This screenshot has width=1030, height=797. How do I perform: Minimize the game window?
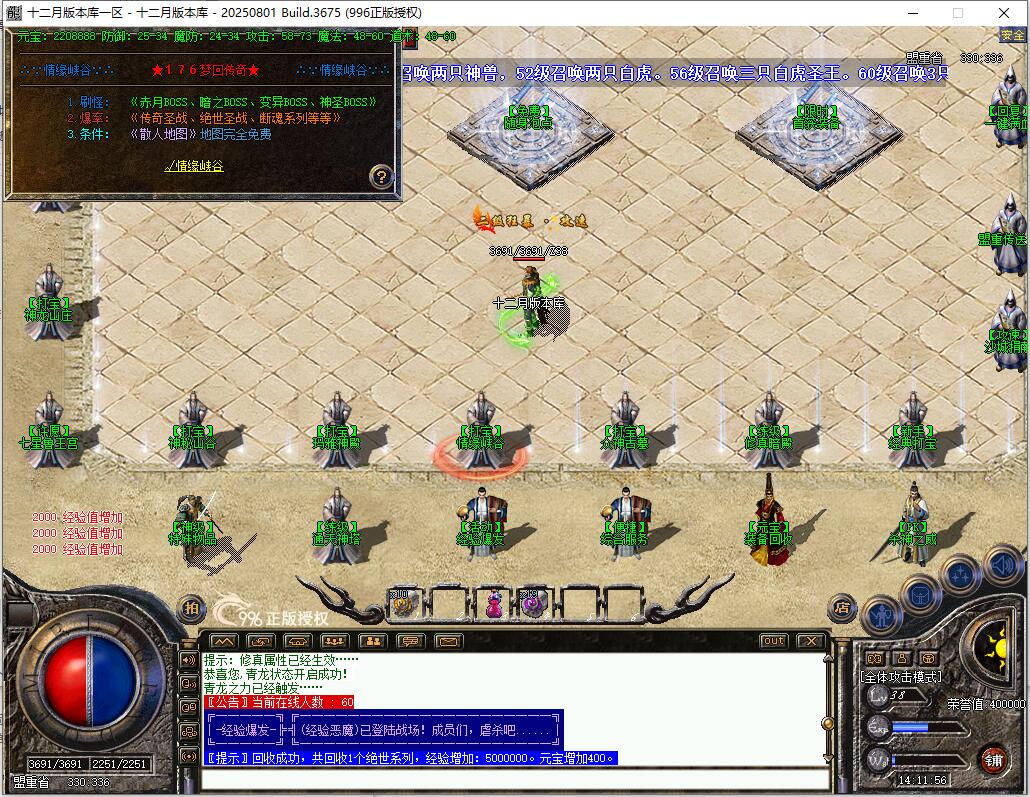[912, 13]
